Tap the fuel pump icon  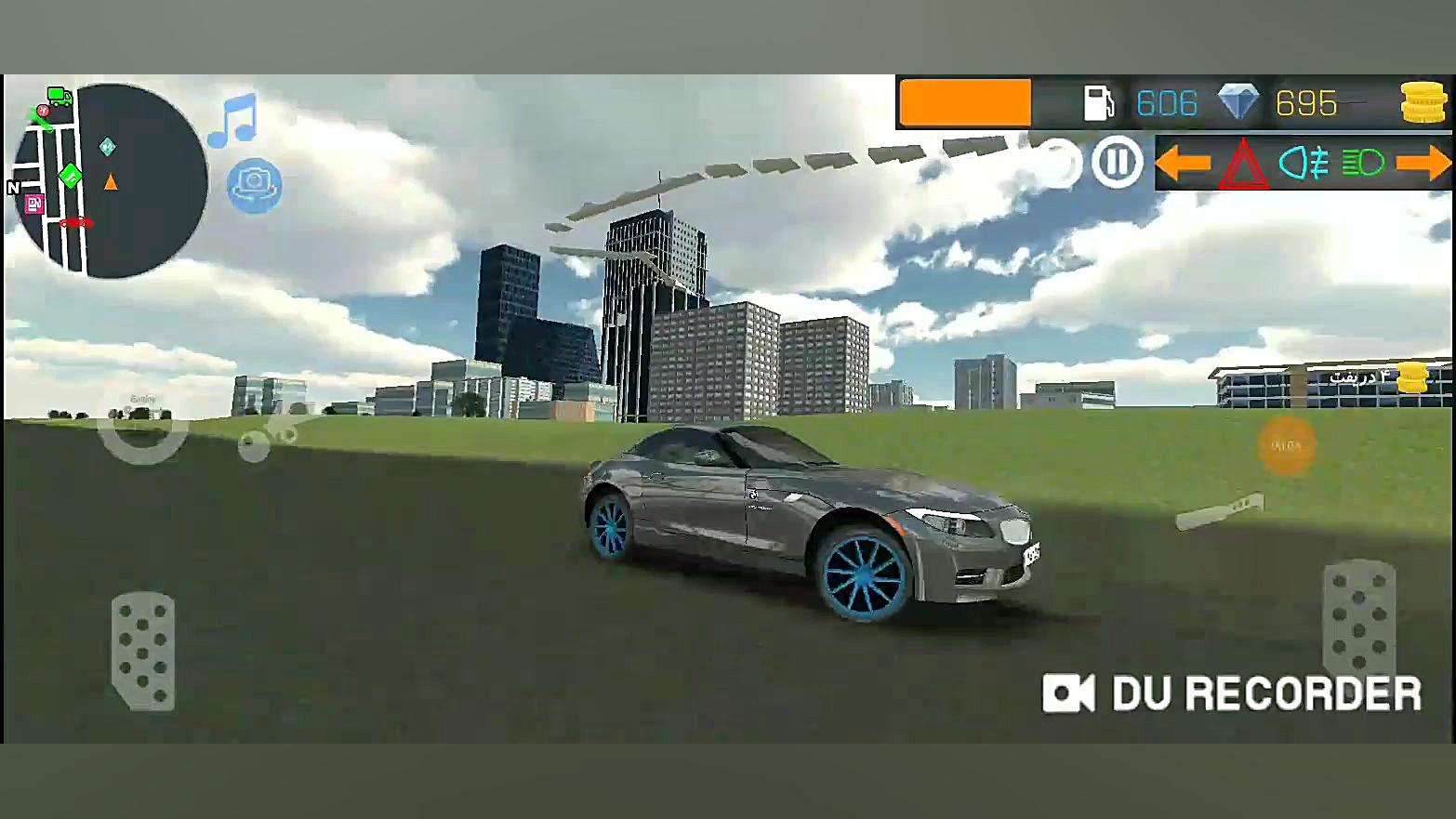tap(1100, 102)
